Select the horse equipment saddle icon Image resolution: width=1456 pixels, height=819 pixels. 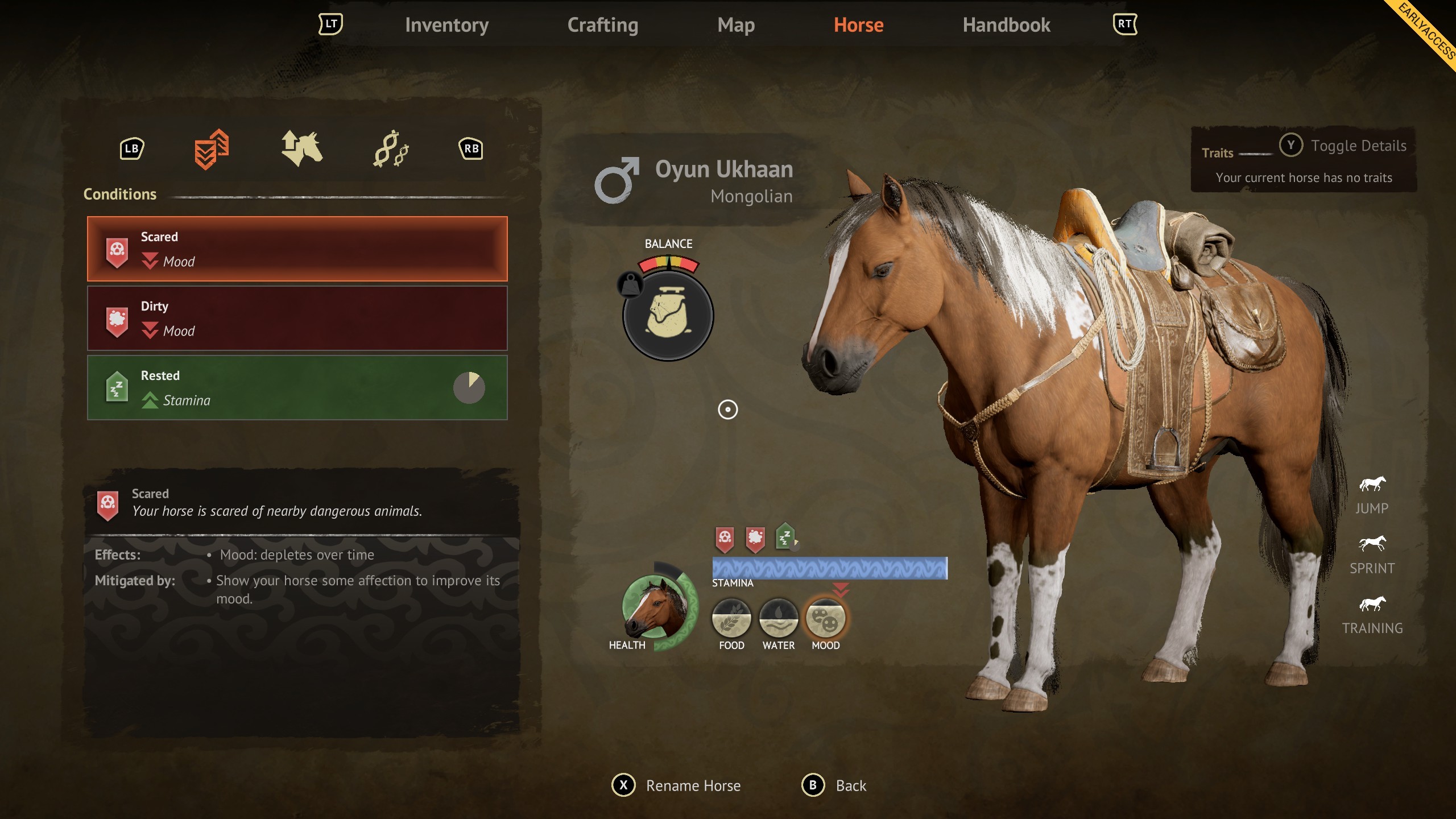coord(301,149)
